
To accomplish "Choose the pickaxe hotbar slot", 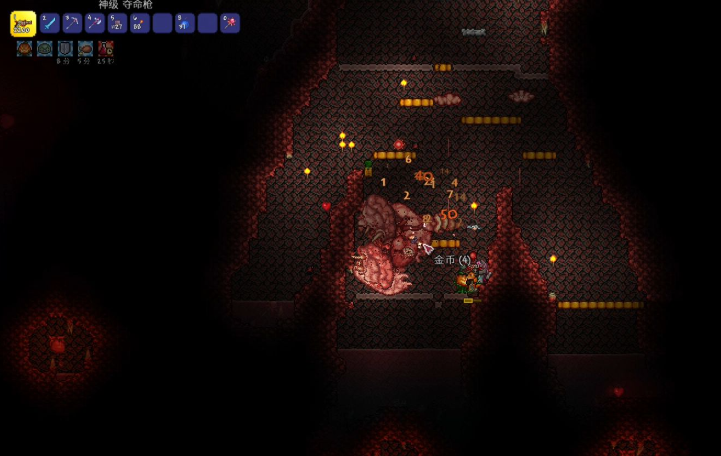I will click(73, 23).
